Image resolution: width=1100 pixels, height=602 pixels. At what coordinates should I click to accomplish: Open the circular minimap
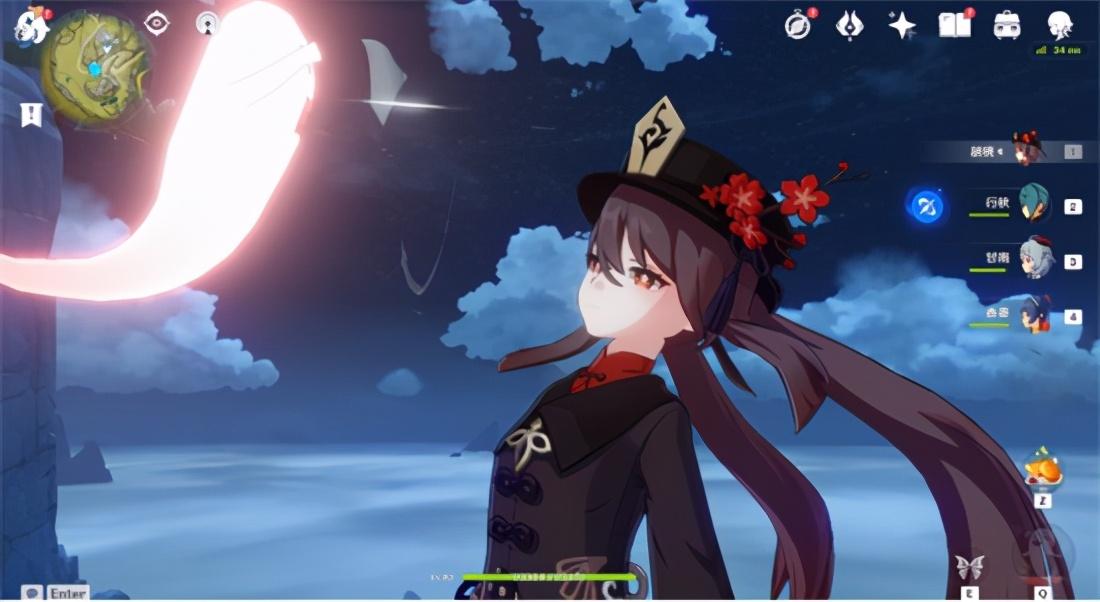click(x=94, y=68)
